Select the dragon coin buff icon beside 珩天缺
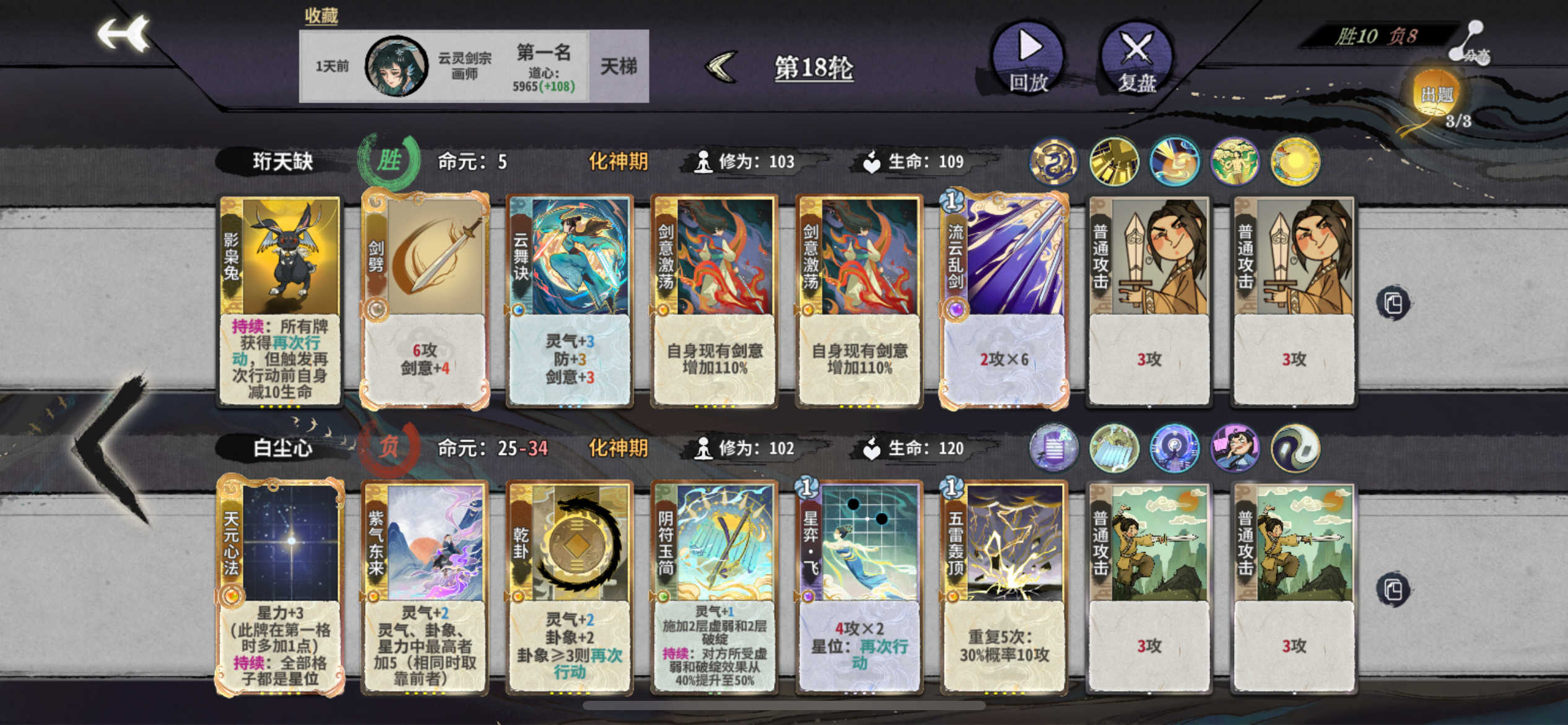1568x725 pixels. click(x=1053, y=161)
